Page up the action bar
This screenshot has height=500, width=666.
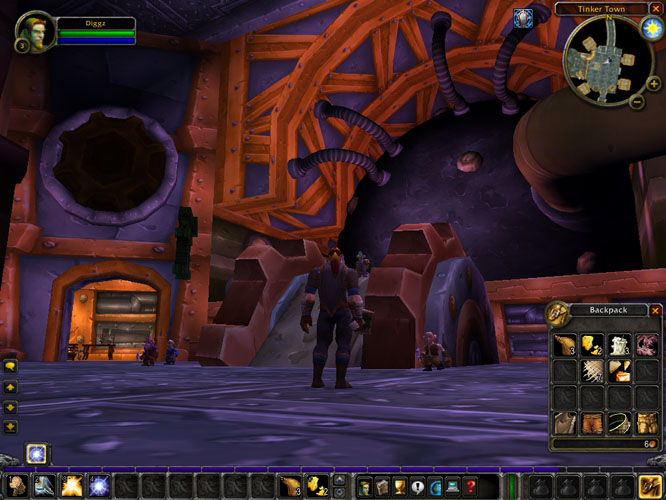(340, 480)
